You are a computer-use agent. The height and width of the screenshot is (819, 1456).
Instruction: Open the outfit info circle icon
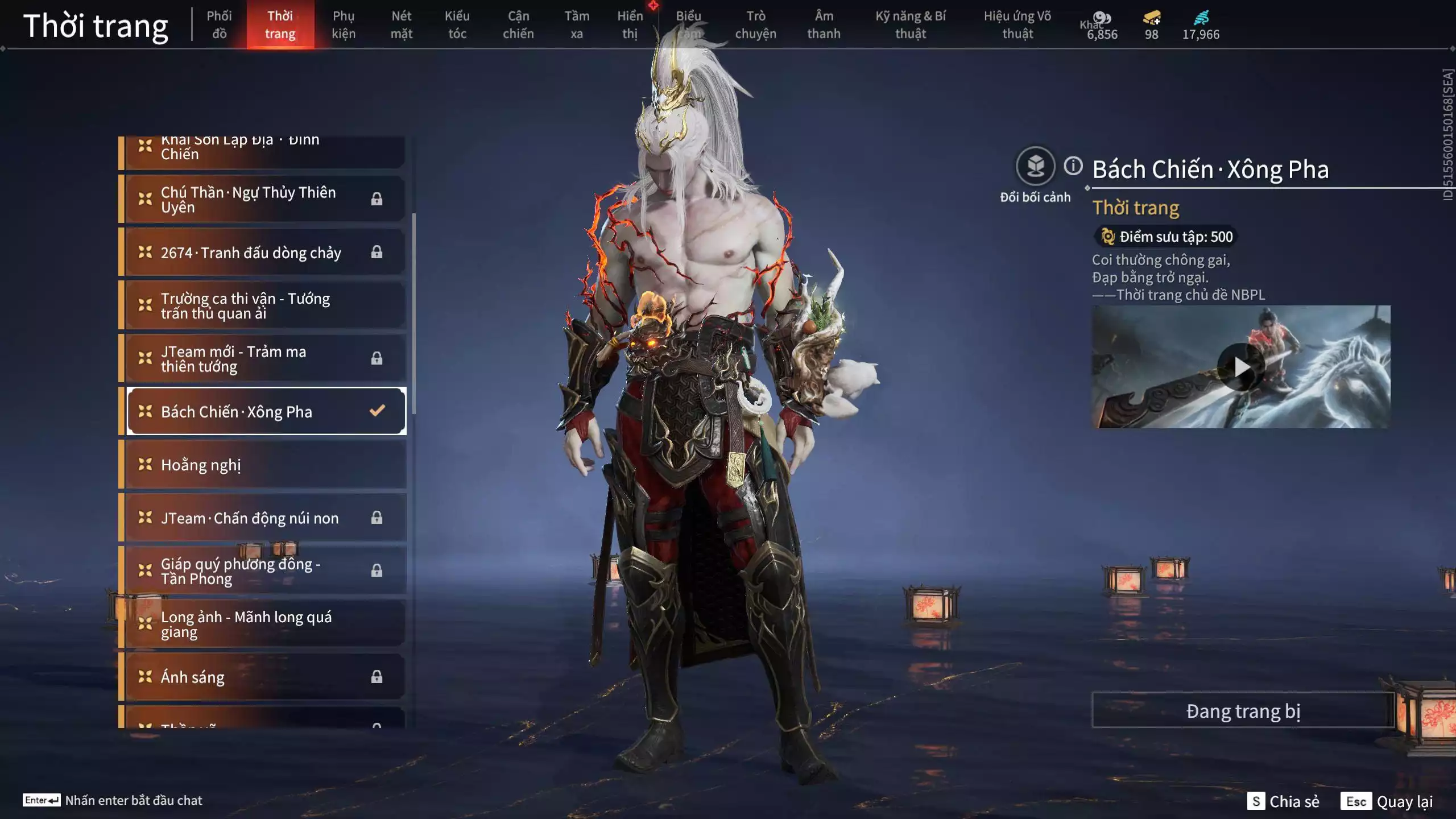(1073, 166)
